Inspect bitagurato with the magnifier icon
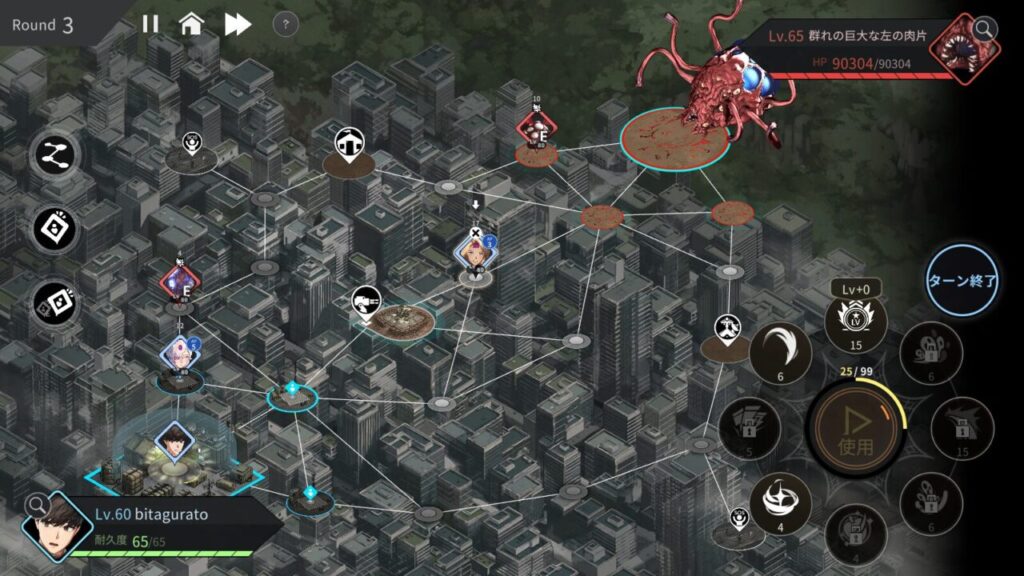Screen dimensions: 1024x576 37,505
